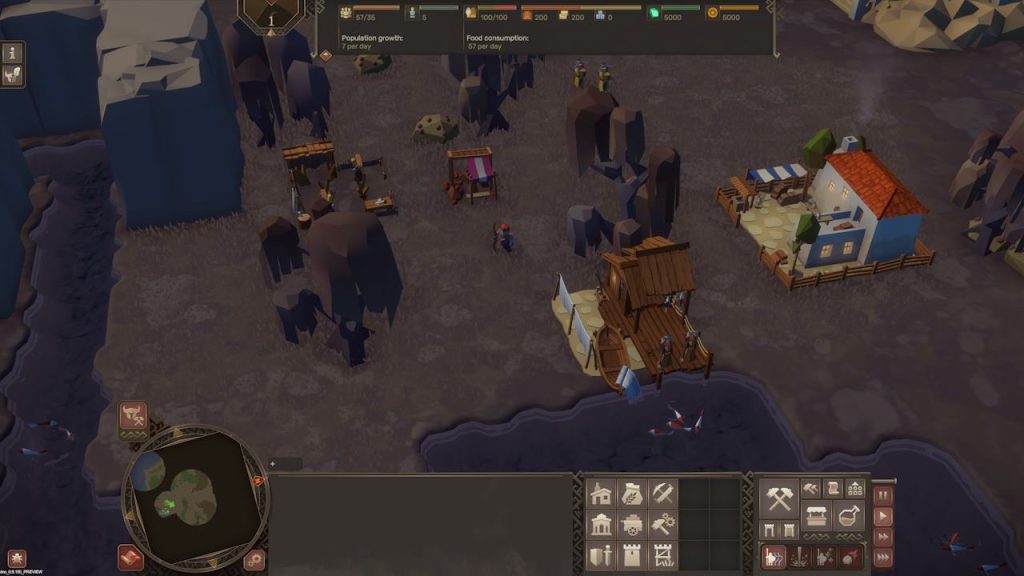
Task: Select the castle tower defense category
Action: (632, 555)
